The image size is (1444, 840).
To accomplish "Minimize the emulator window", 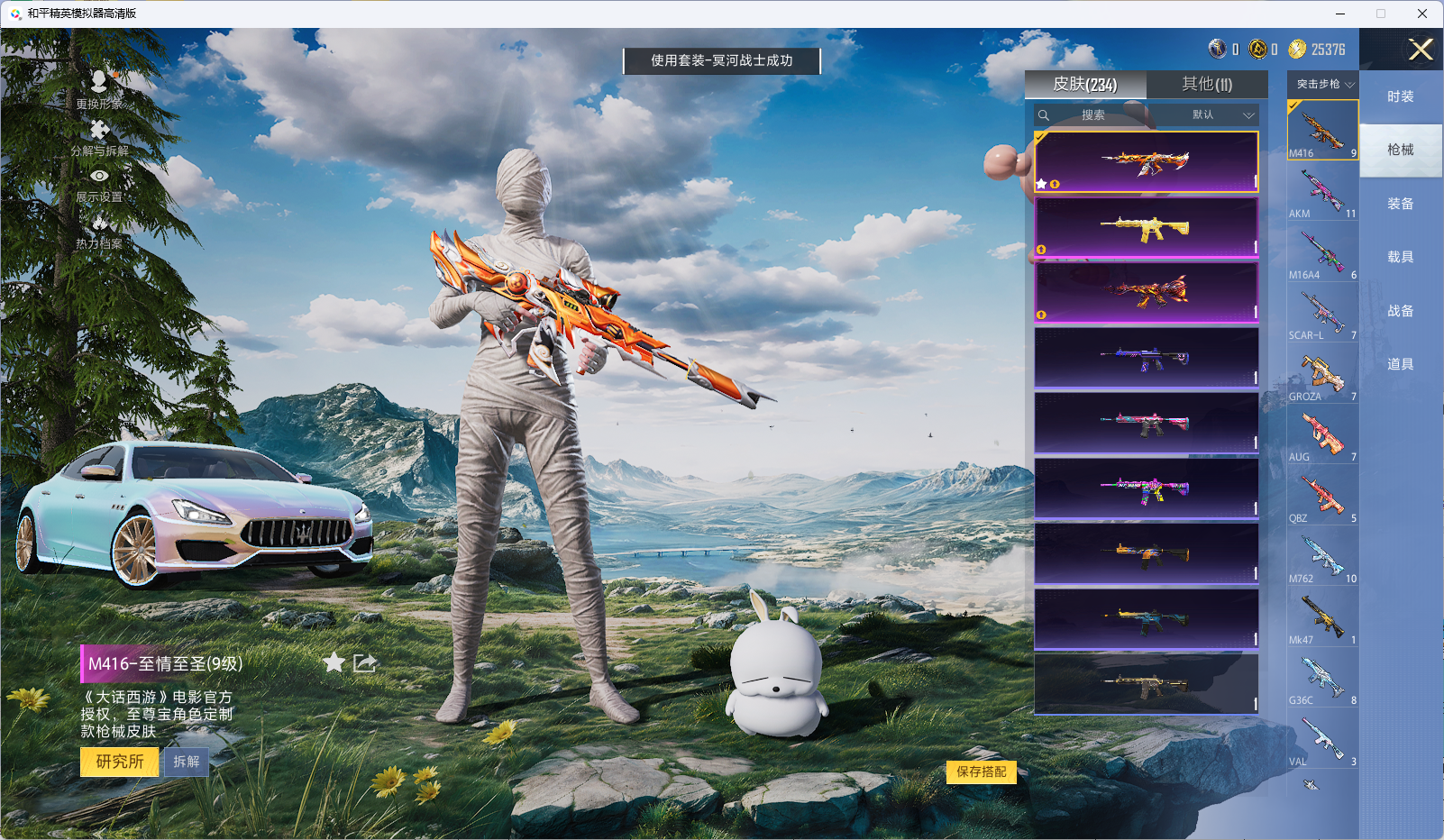I will click(x=1340, y=14).
